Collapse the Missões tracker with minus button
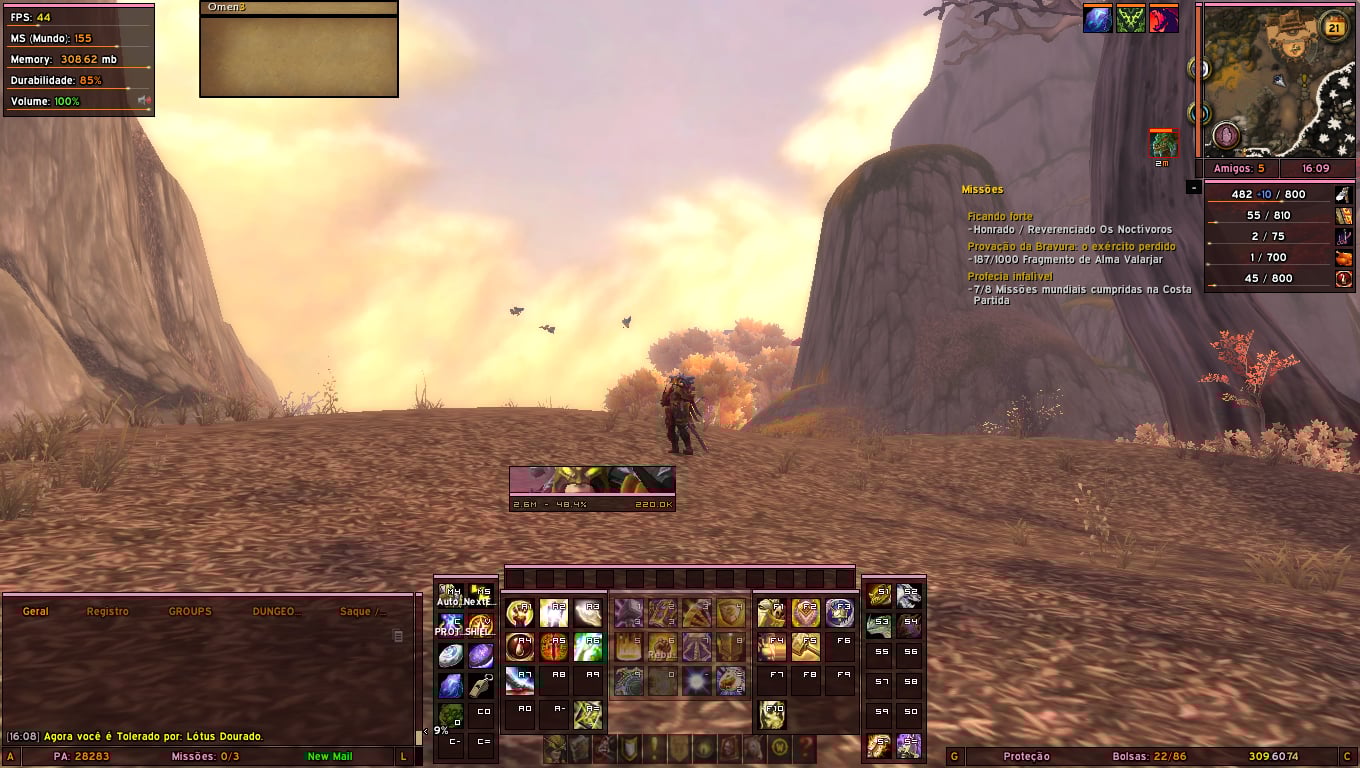This screenshot has width=1360, height=768. [x=1194, y=187]
